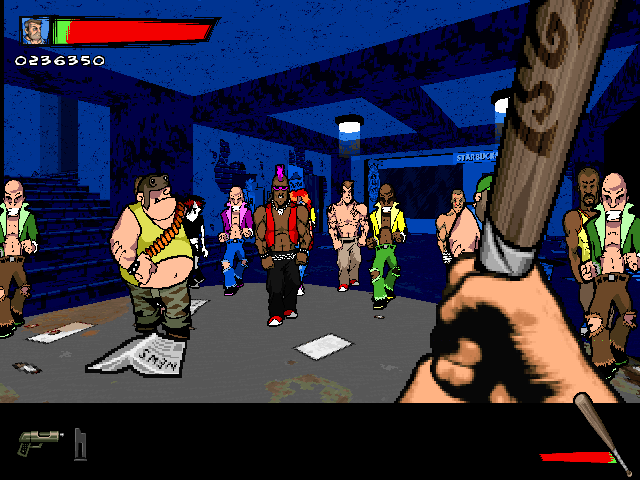The width and height of the screenshot is (640, 480).
Task: Select the pistol weapon icon
Action: click(39, 442)
